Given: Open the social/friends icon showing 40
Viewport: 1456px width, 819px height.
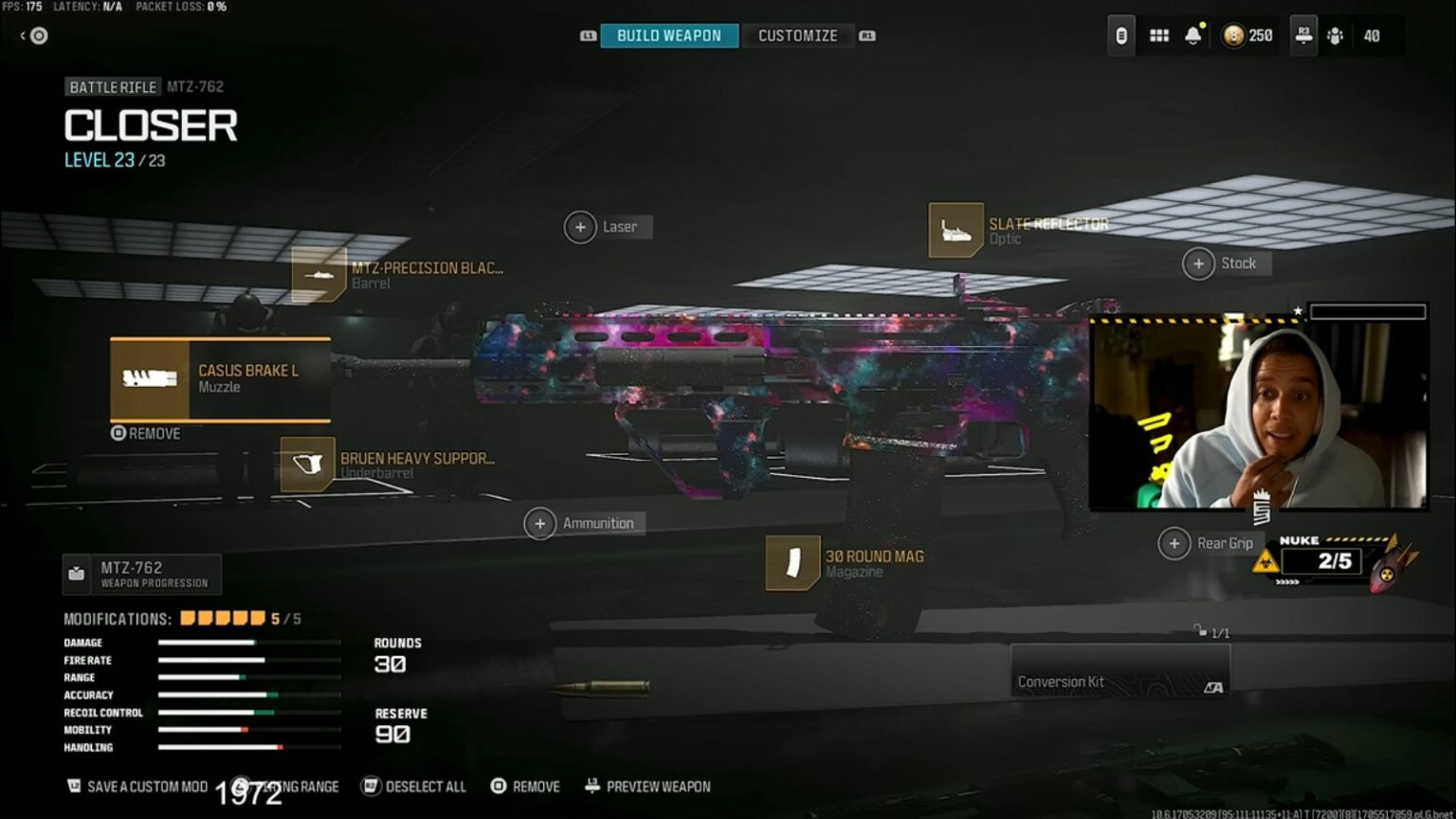Looking at the screenshot, I should (1335, 34).
